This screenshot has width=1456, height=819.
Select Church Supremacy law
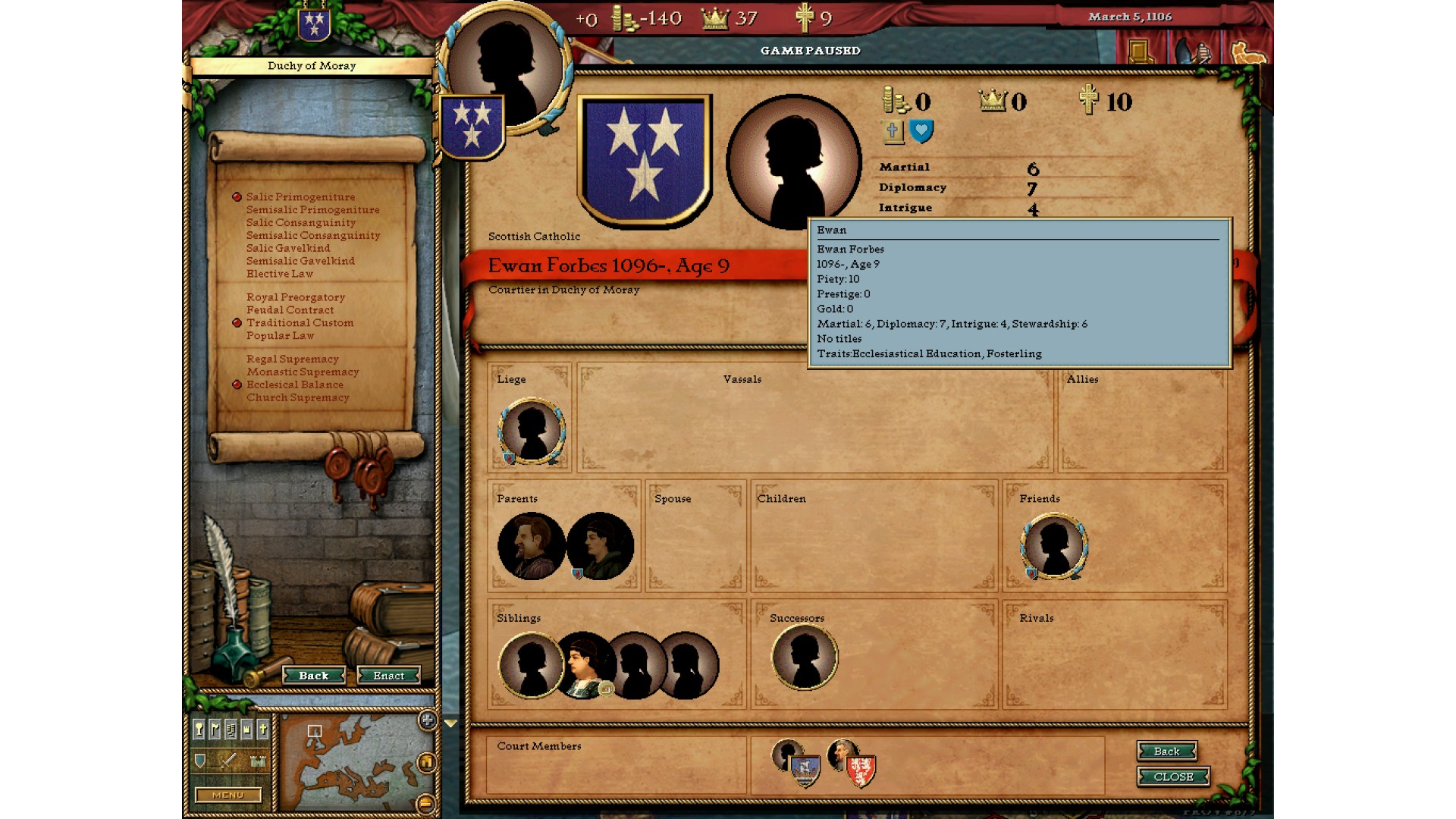(x=297, y=397)
